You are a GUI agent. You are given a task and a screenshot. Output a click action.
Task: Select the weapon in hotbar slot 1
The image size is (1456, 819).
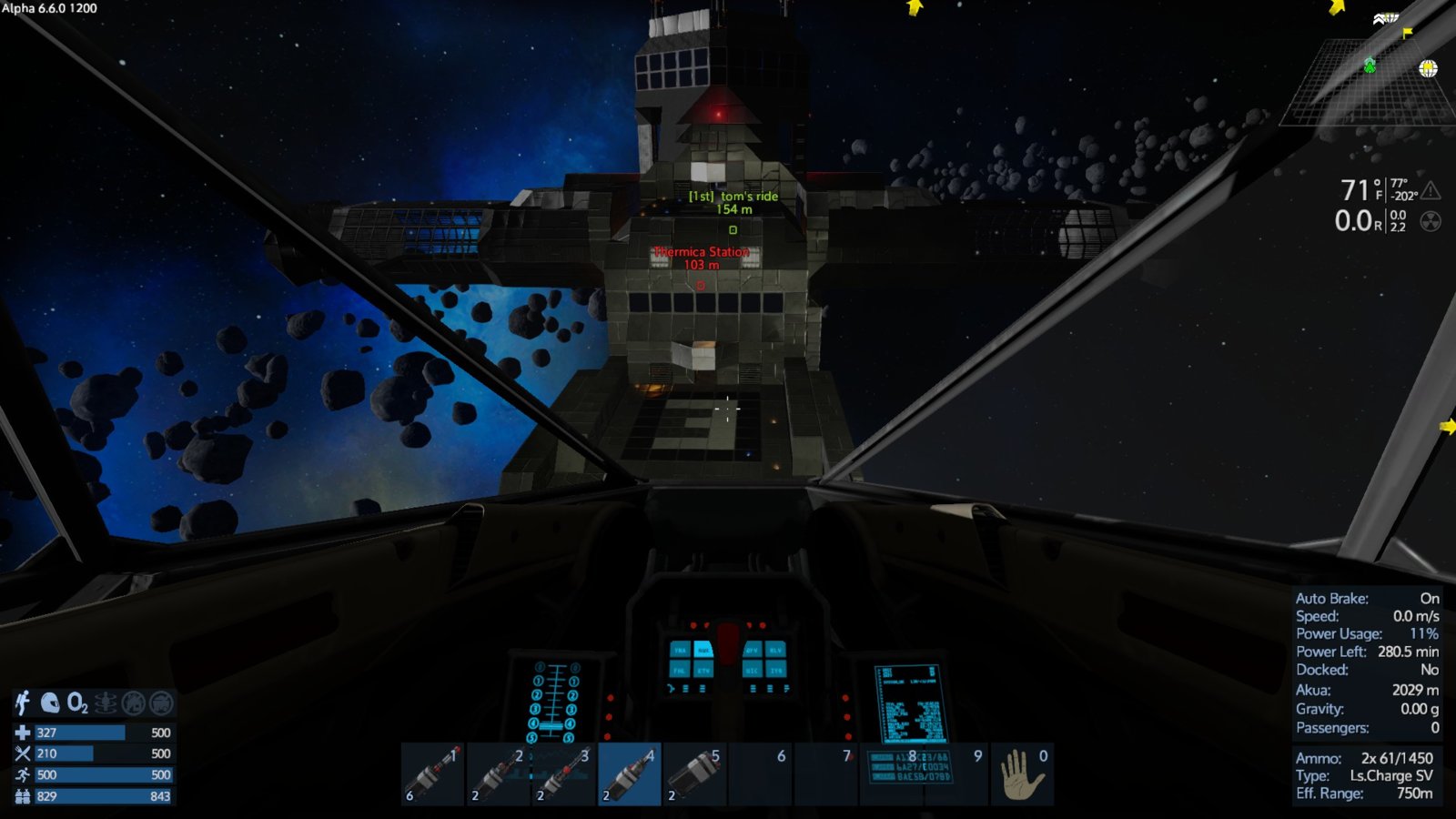point(433,774)
